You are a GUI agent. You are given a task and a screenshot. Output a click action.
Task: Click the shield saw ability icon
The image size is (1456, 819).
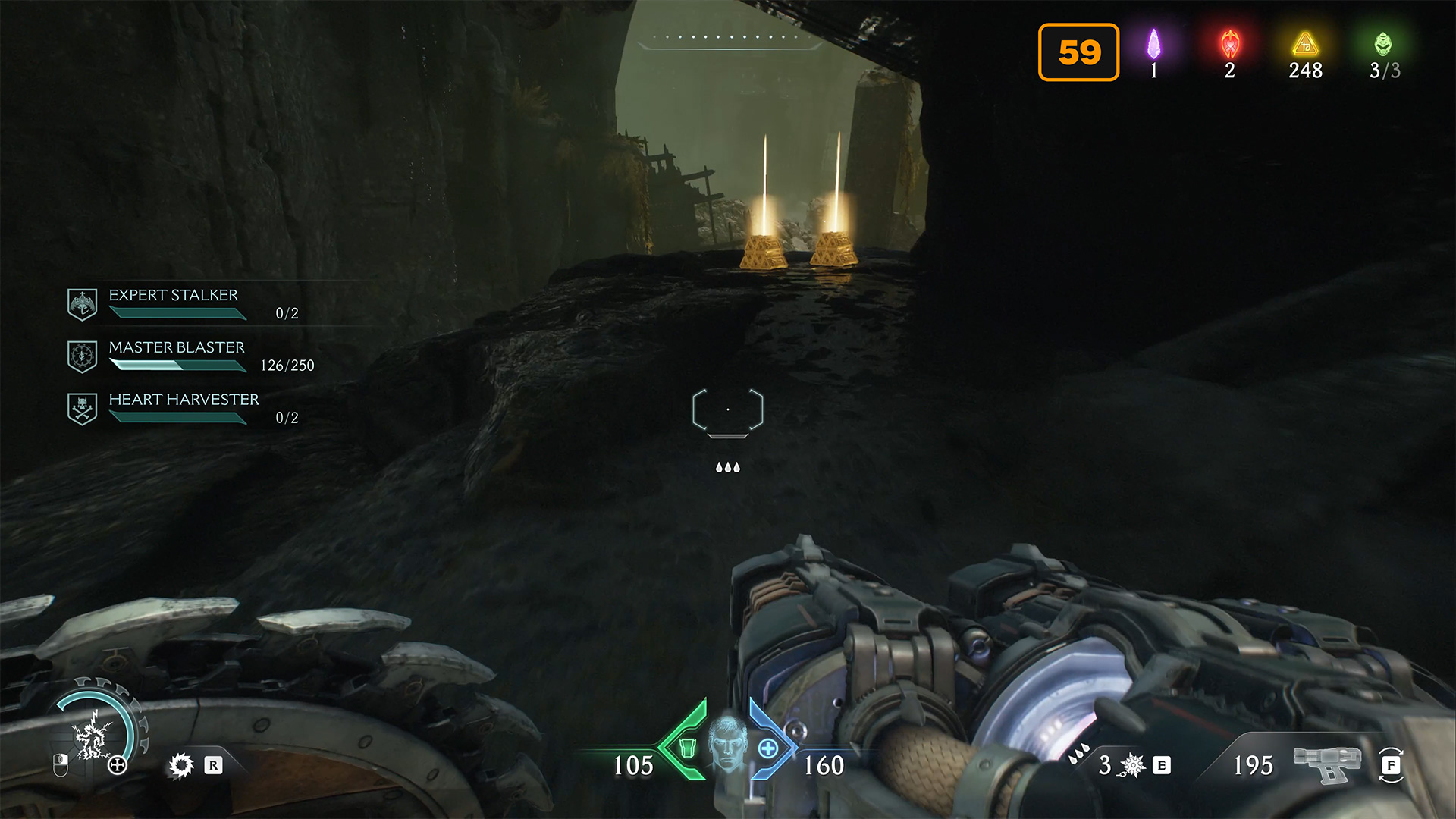point(181,765)
